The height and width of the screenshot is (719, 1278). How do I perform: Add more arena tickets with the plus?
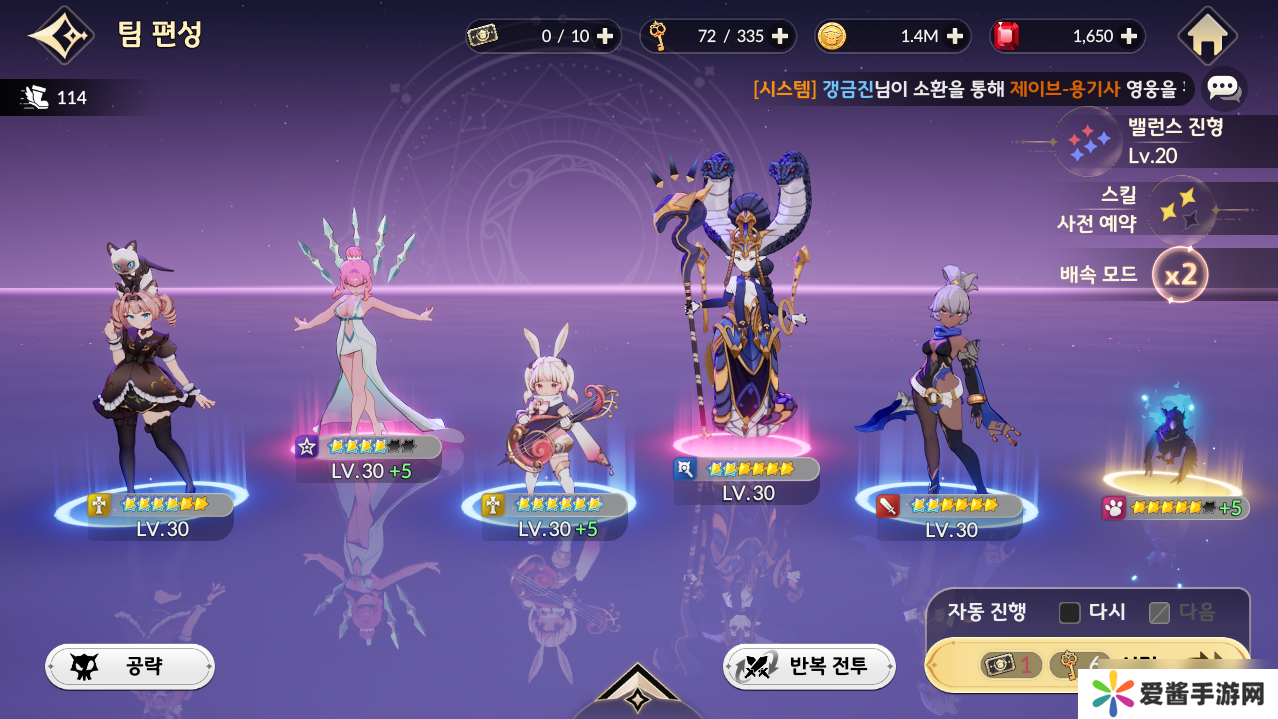coord(605,36)
